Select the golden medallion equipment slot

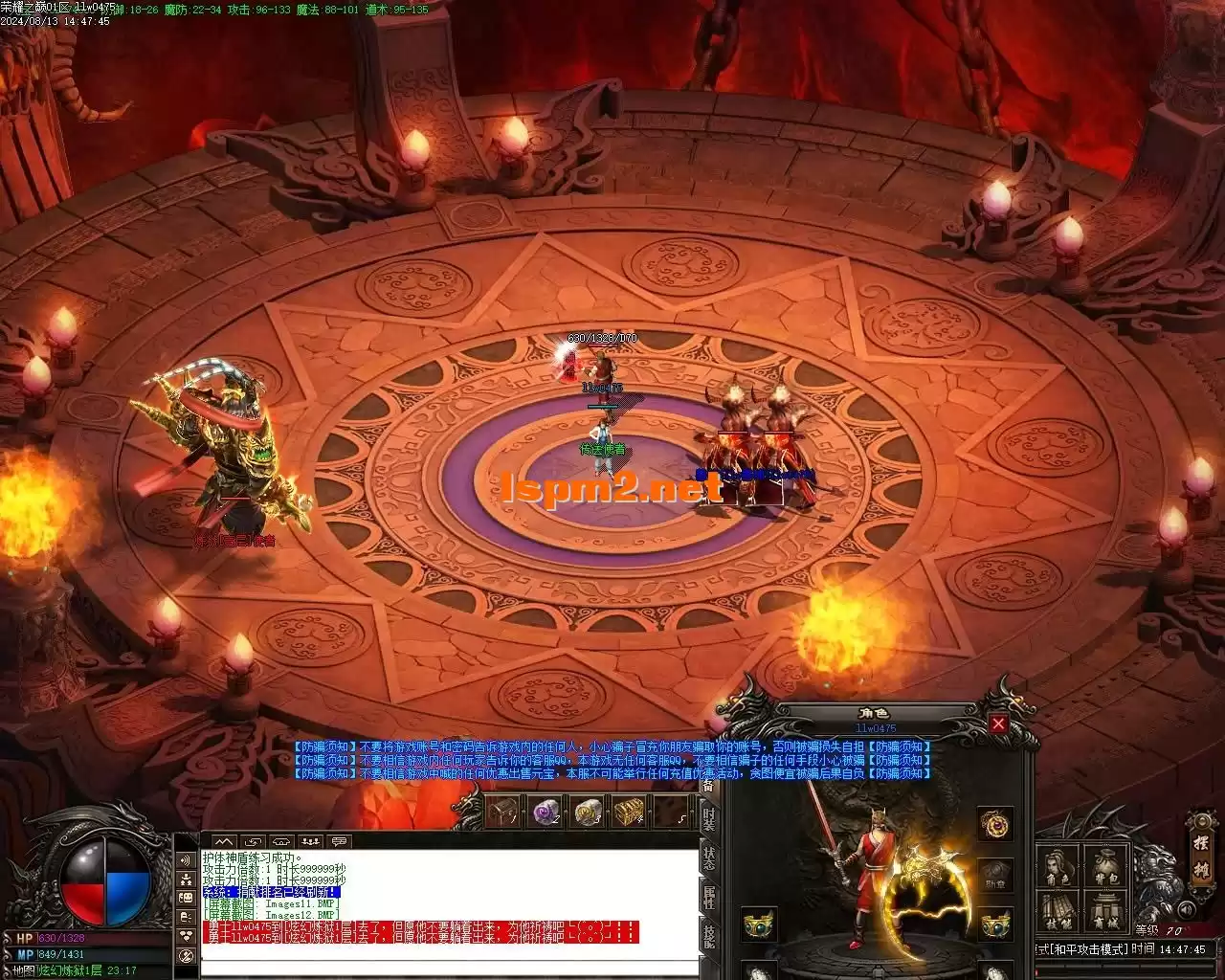tap(995, 825)
